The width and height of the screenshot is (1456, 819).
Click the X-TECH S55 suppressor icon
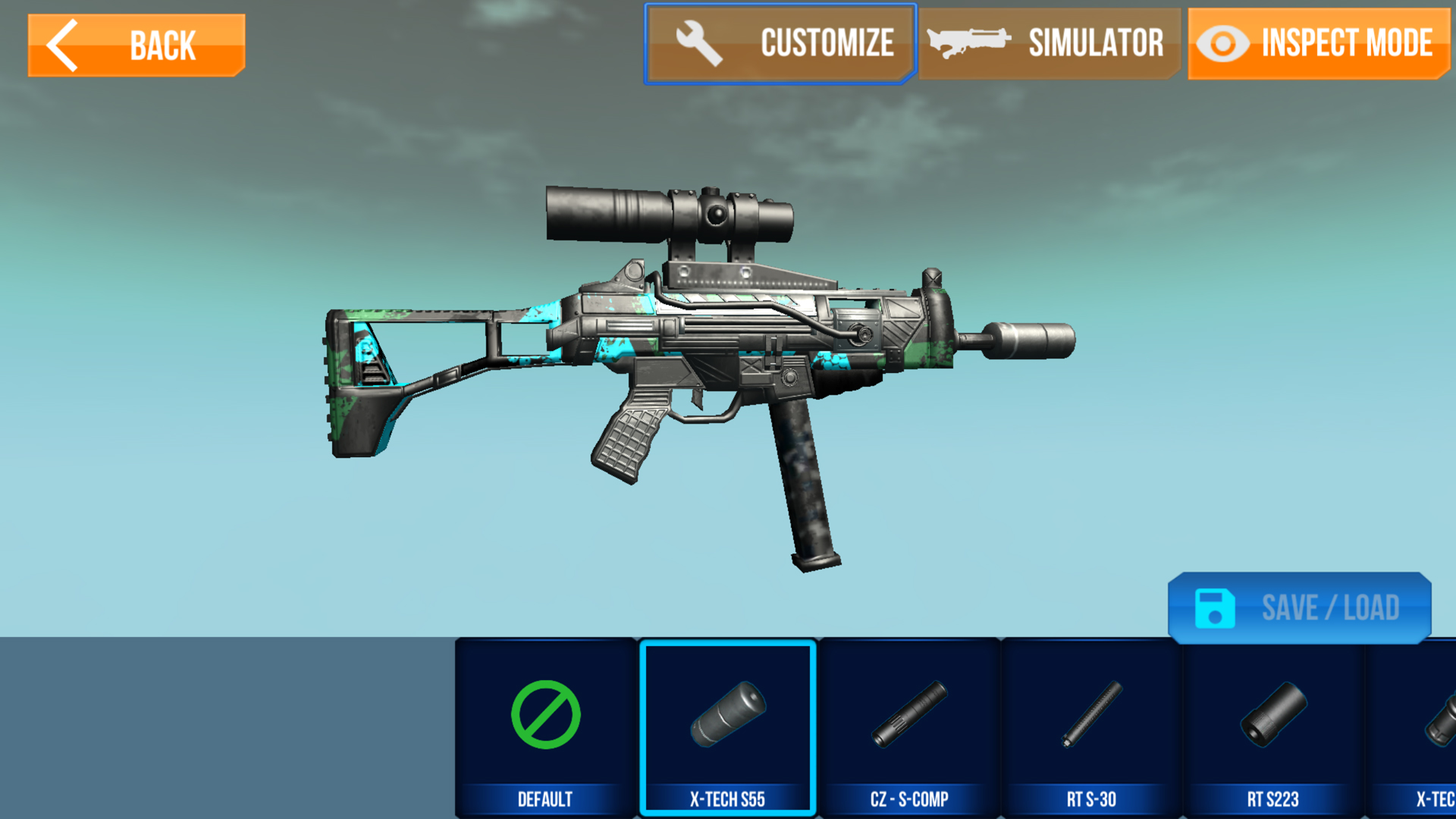pos(726,715)
